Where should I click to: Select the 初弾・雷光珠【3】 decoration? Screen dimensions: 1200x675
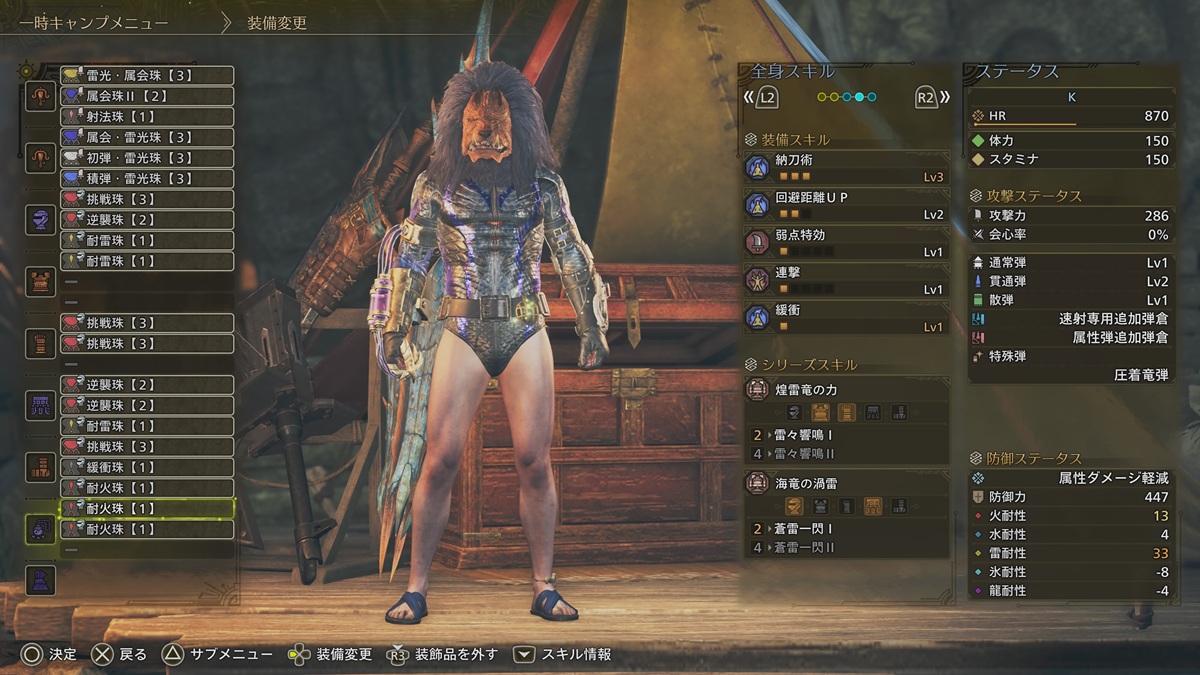click(147, 158)
